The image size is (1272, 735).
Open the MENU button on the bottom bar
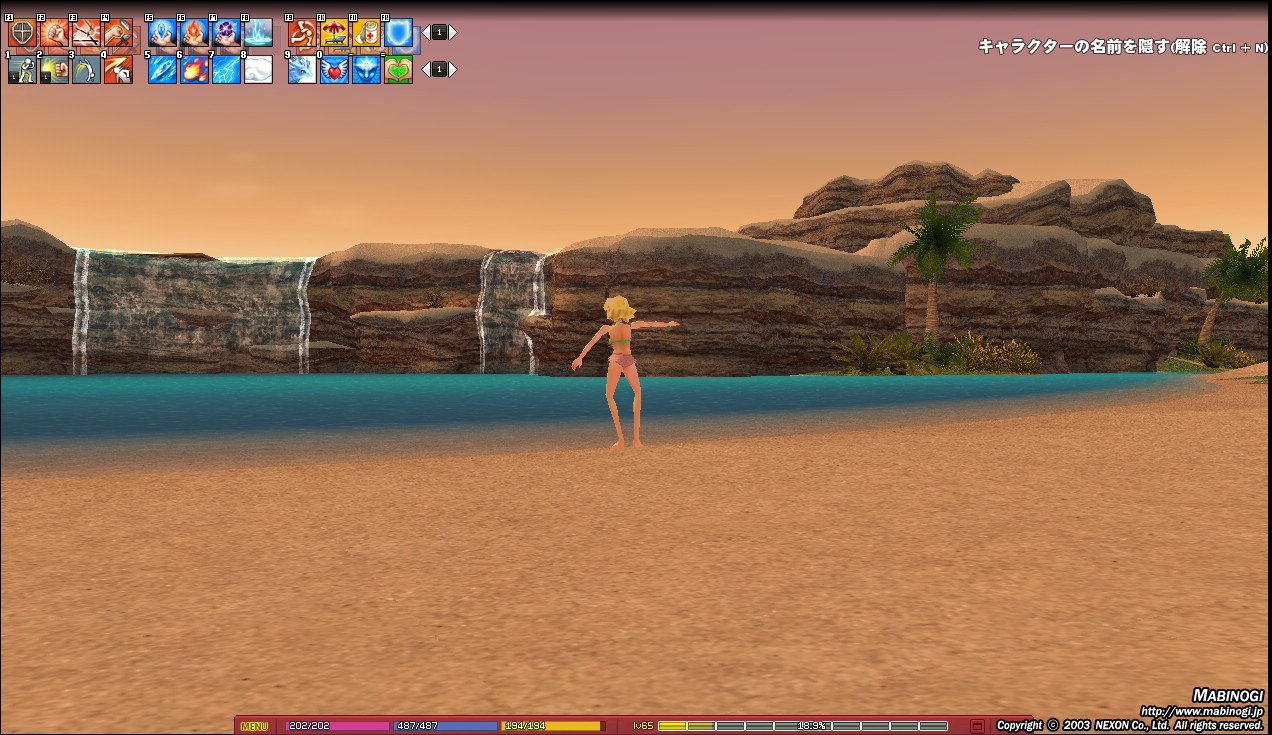[254, 726]
